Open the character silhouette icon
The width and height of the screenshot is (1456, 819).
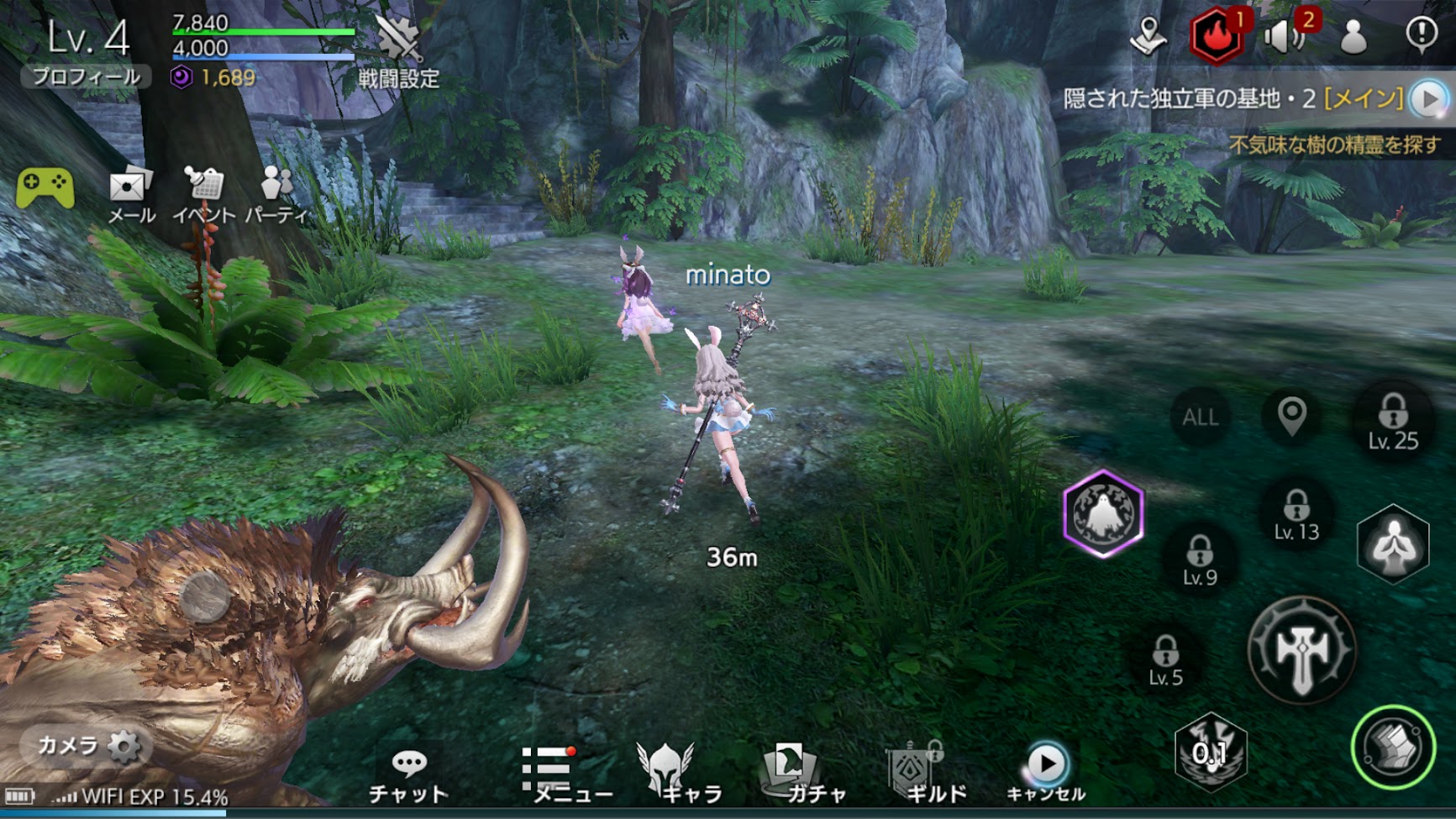[x=1353, y=37]
